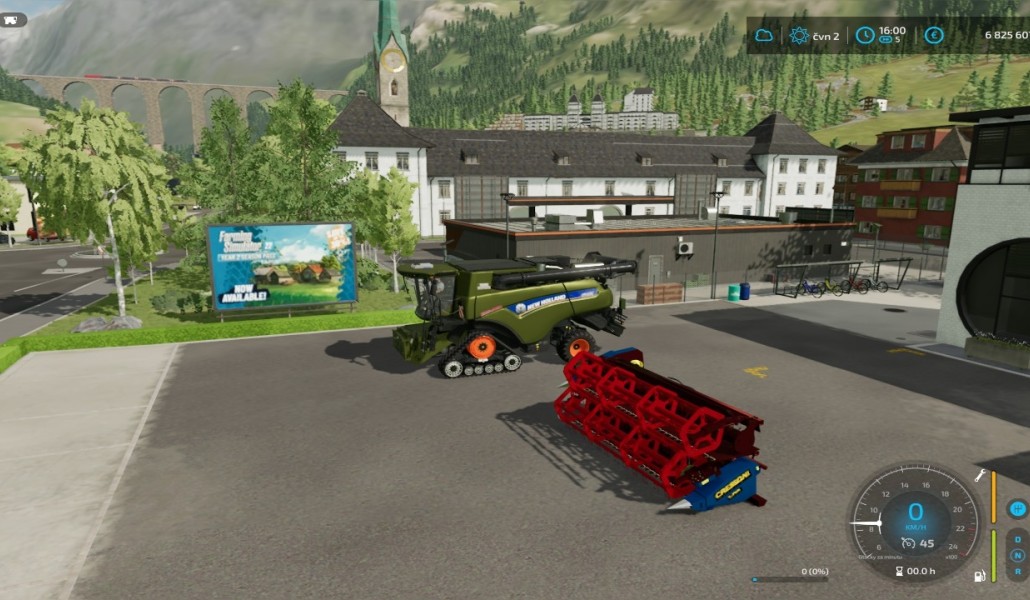Select Drive gear D indicator
This screenshot has width=1030, height=600.
point(1017,539)
